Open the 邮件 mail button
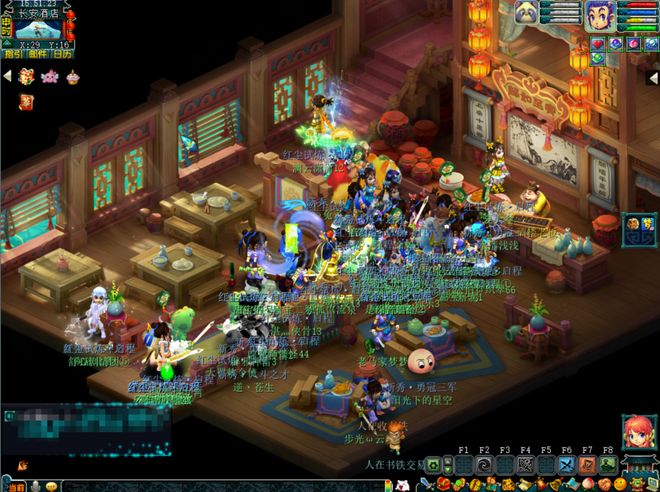The image size is (660, 492). pyautogui.click(x=38, y=54)
